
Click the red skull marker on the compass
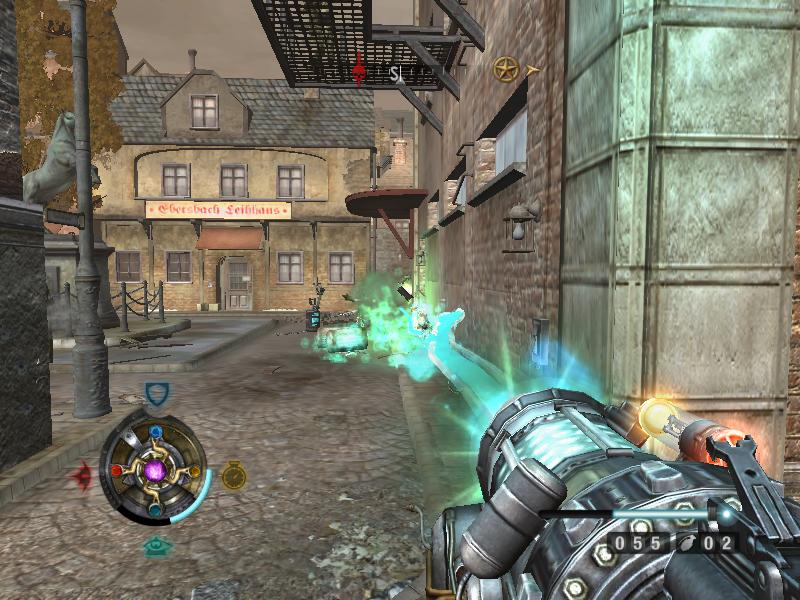(x=360, y=69)
